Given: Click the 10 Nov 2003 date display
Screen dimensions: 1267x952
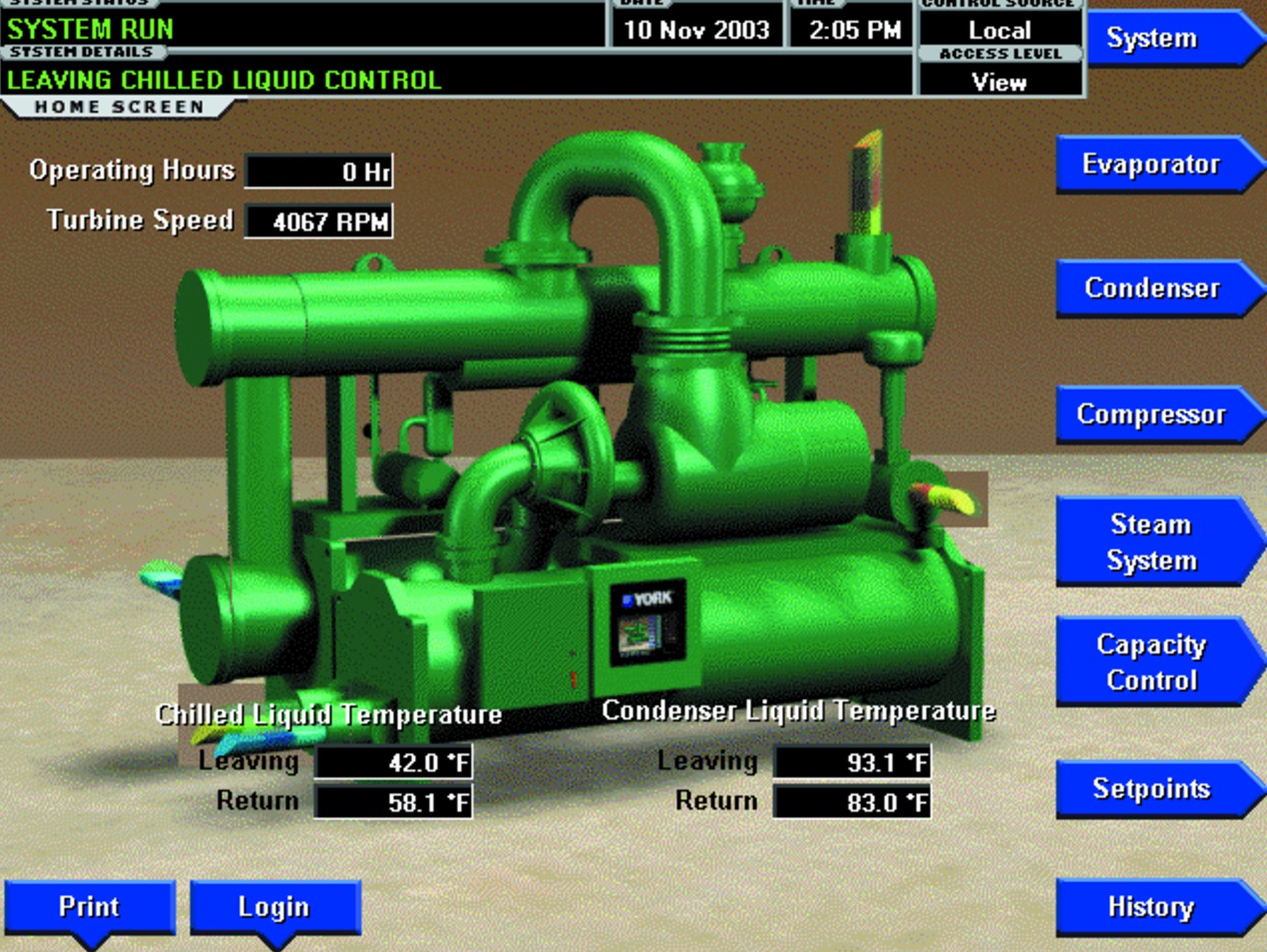Looking at the screenshot, I should click(x=695, y=28).
